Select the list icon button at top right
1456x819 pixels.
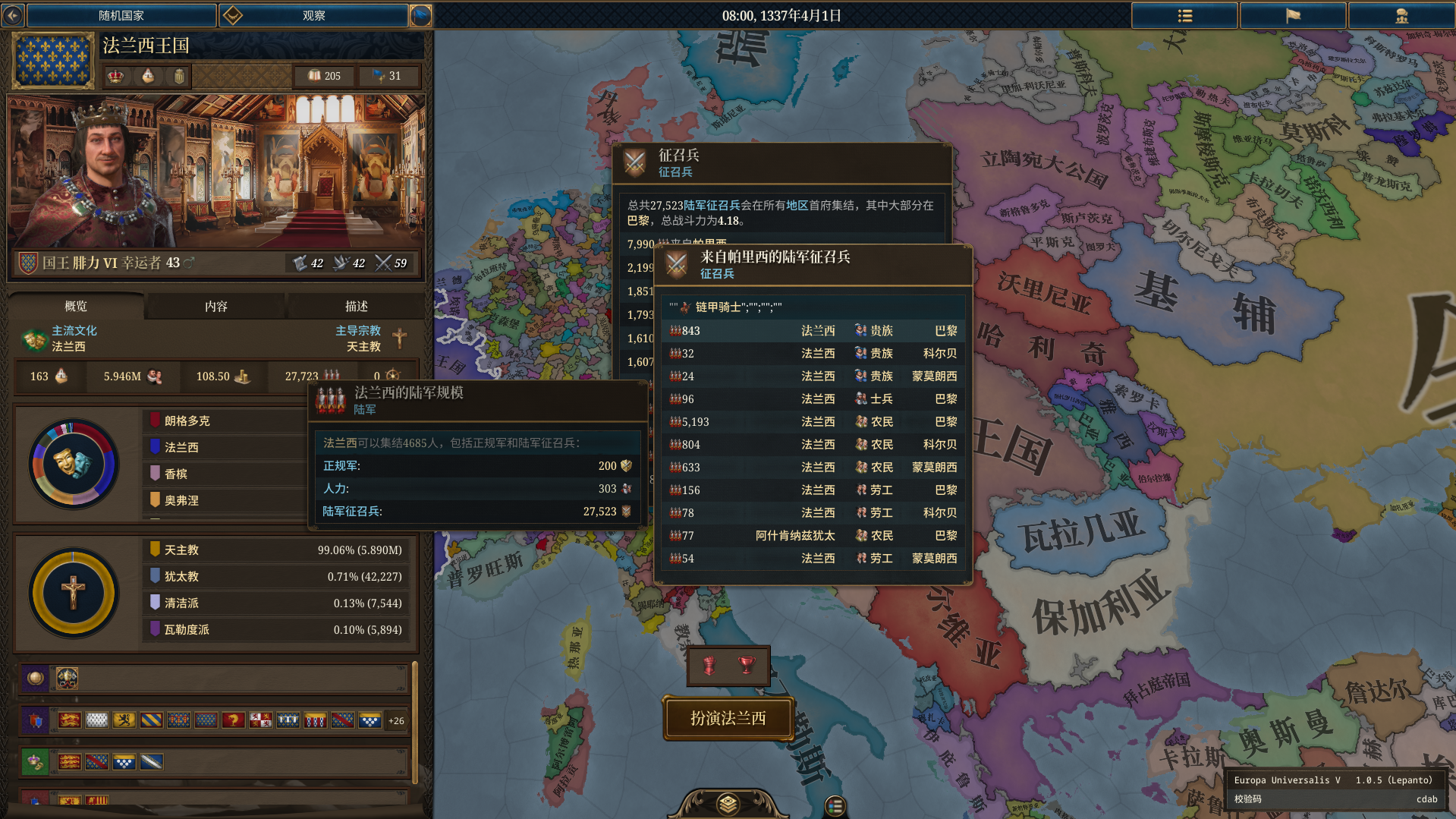(1184, 15)
